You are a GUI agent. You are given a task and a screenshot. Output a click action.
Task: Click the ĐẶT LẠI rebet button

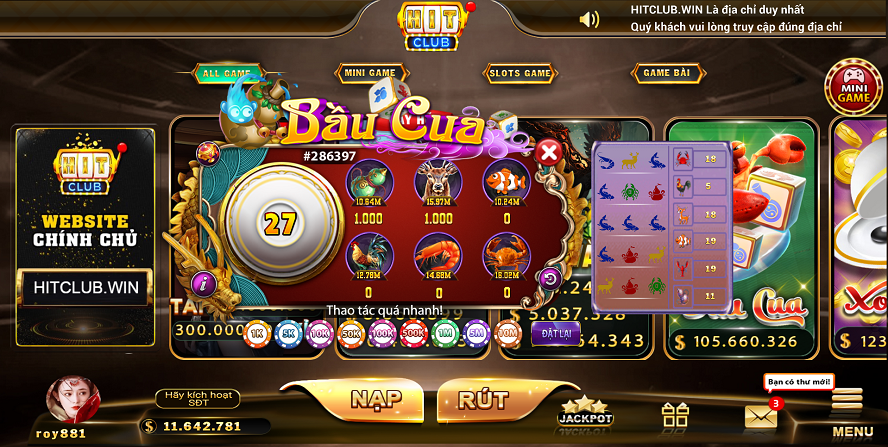click(x=555, y=333)
